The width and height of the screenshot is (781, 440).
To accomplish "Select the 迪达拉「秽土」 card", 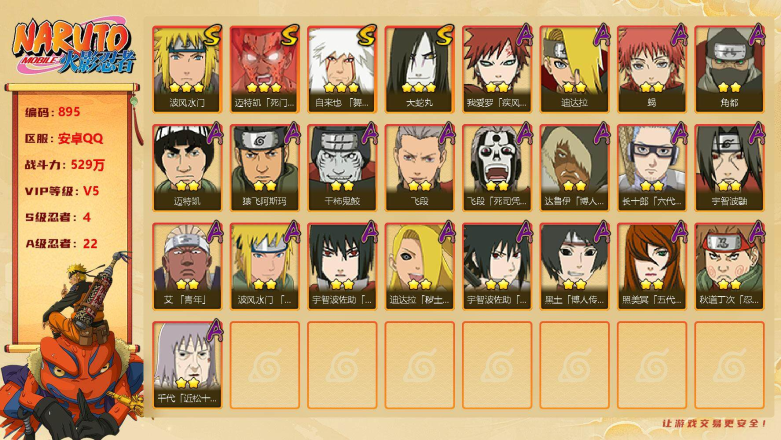I will (419, 264).
